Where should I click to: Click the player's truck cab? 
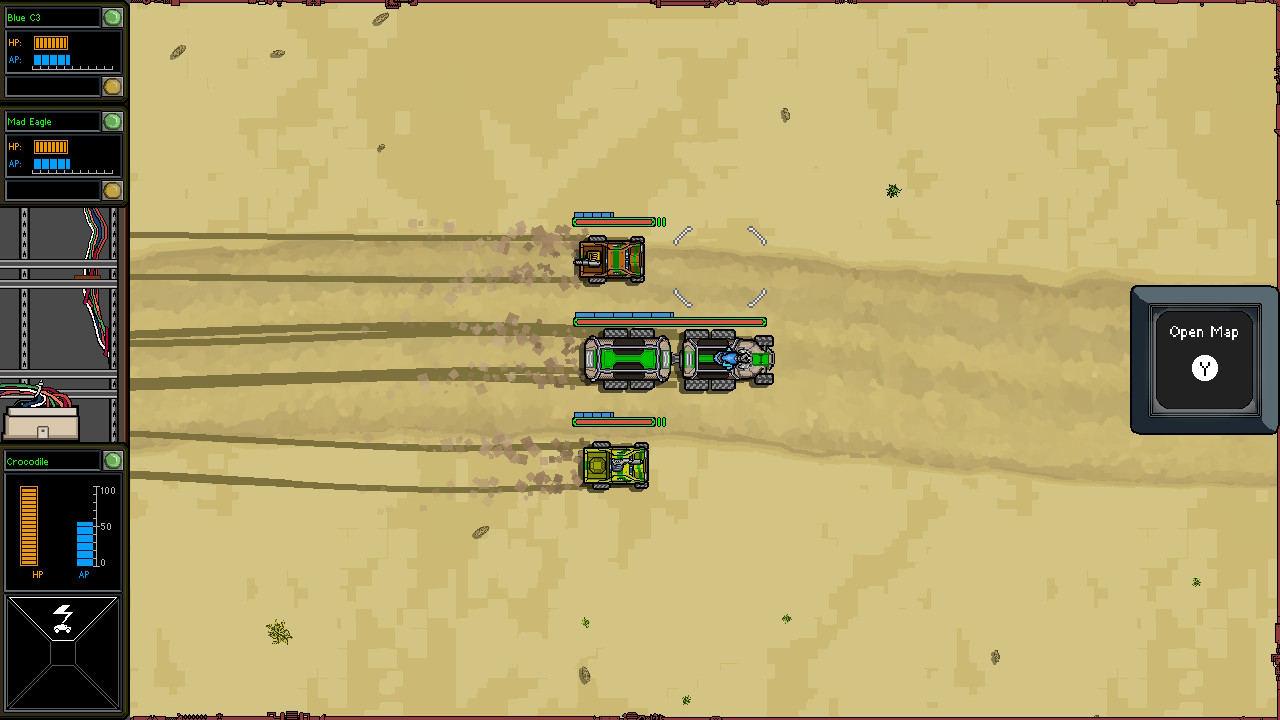pos(727,360)
